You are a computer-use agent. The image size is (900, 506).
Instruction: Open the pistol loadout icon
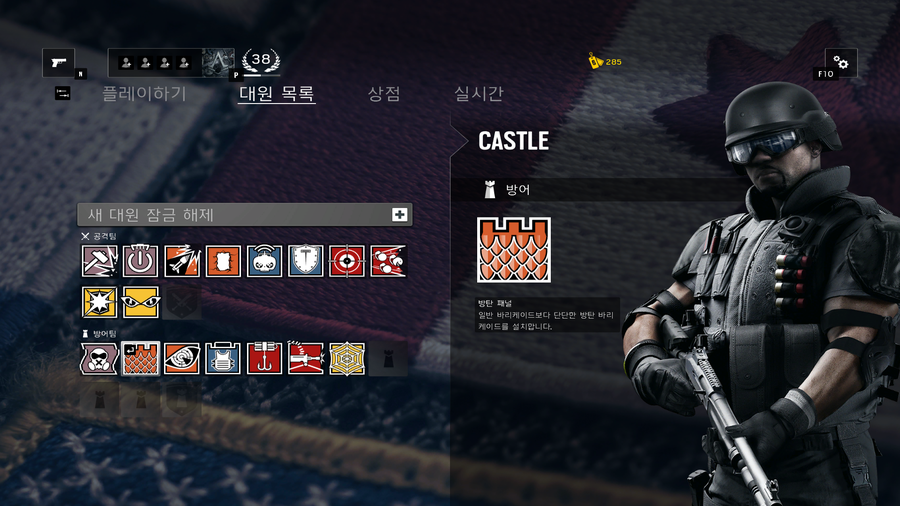58,62
